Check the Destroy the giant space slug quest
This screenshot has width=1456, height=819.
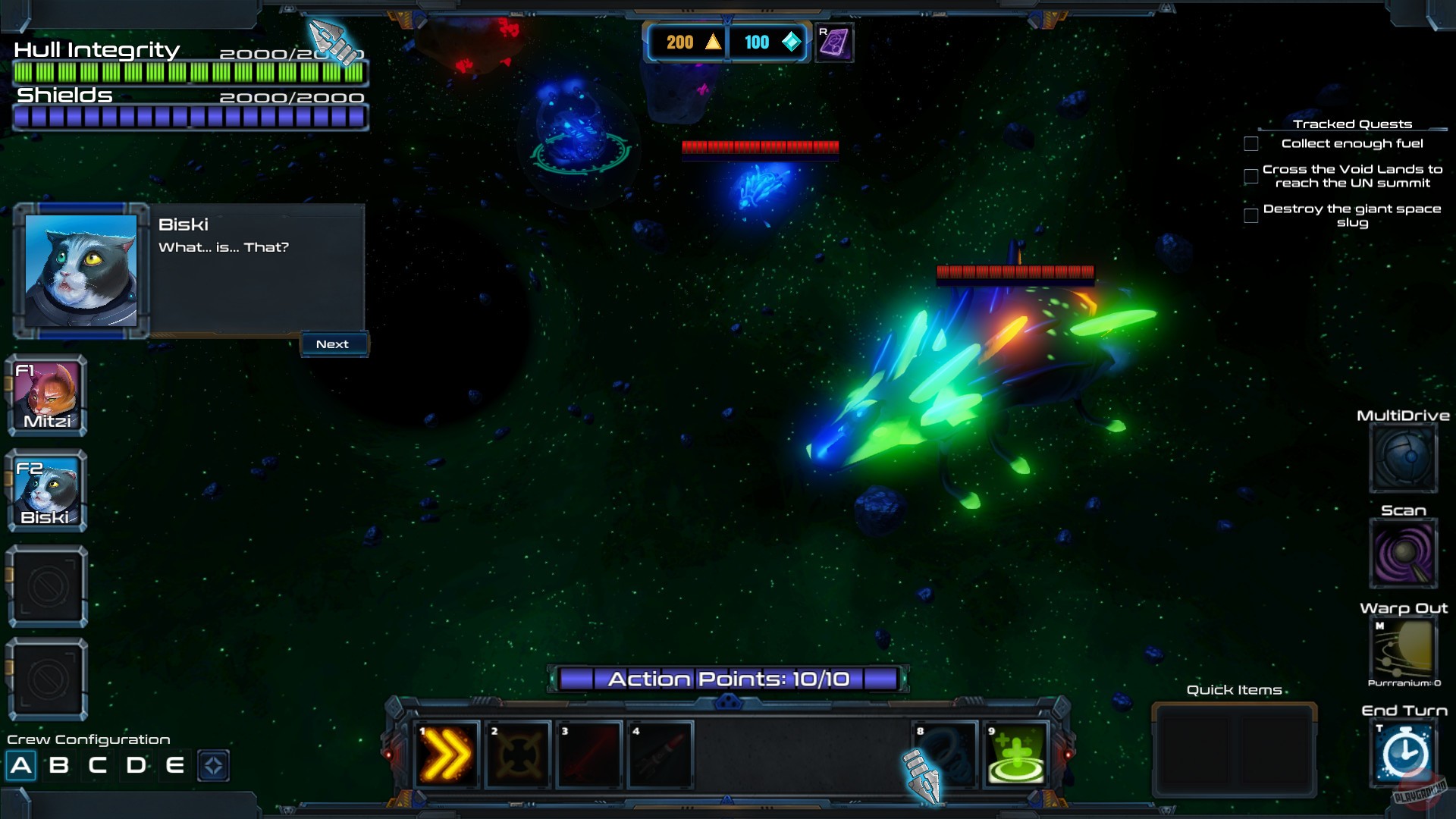(1250, 215)
